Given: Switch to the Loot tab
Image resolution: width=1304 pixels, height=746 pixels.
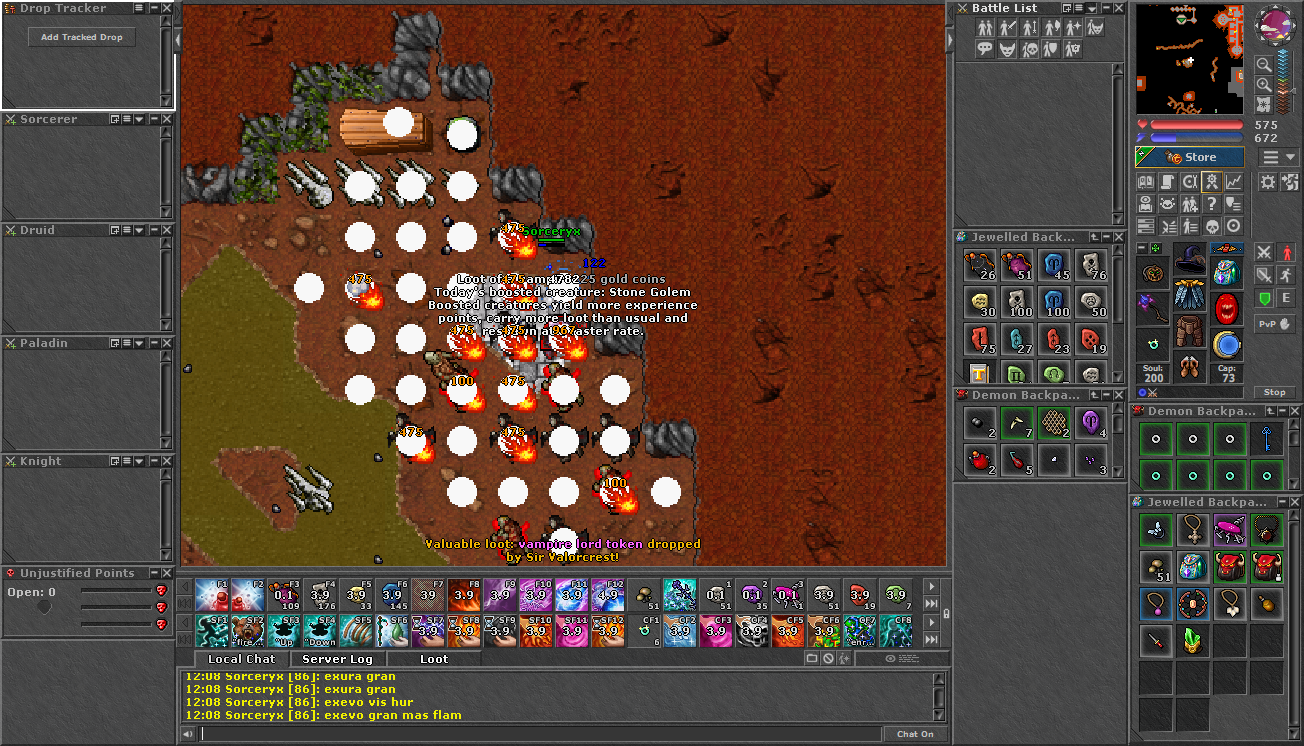Looking at the screenshot, I should click(432, 659).
